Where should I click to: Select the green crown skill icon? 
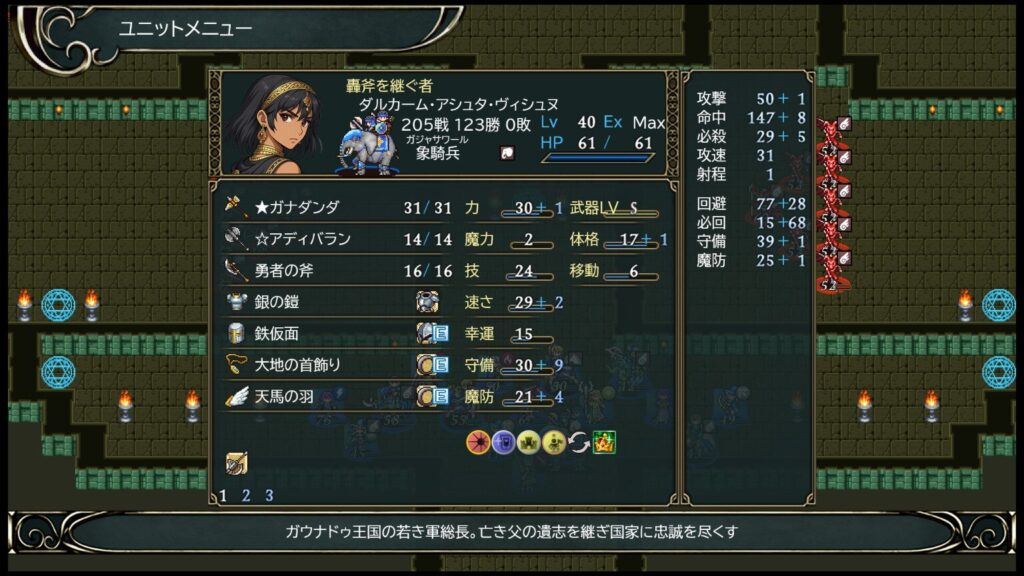[x=604, y=441]
